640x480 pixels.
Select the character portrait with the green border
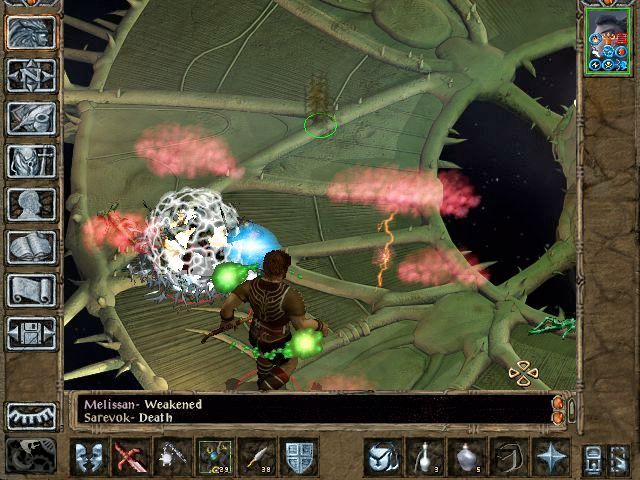[x=608, y=40]
